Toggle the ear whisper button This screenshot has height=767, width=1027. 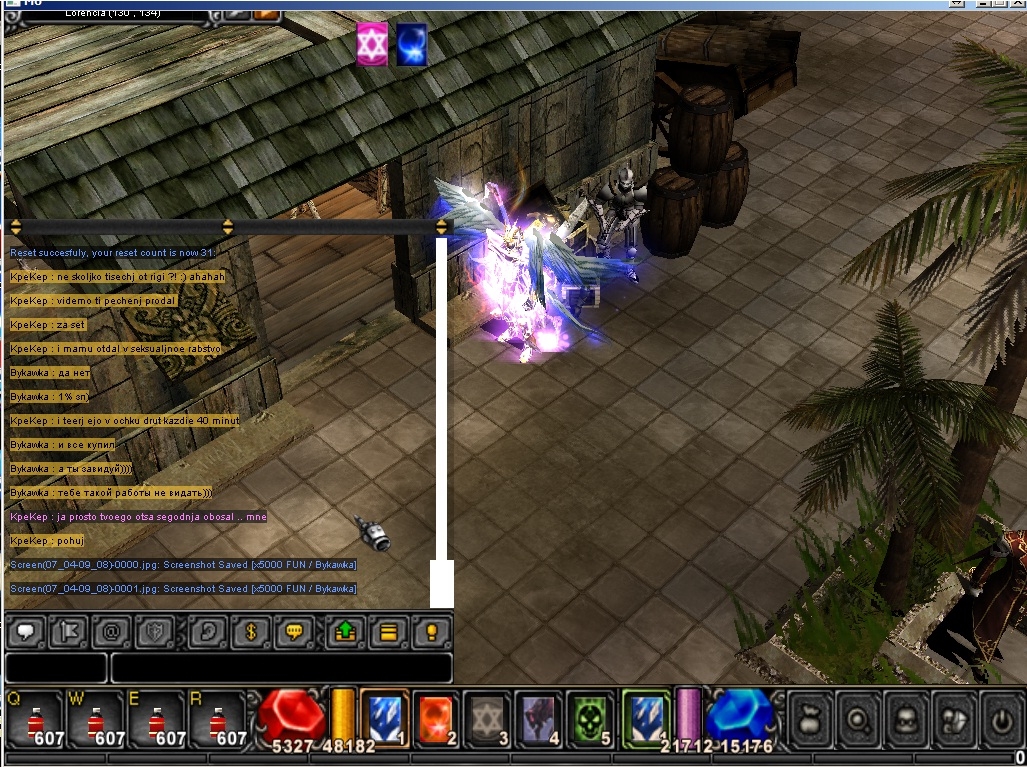coord(208,632)
